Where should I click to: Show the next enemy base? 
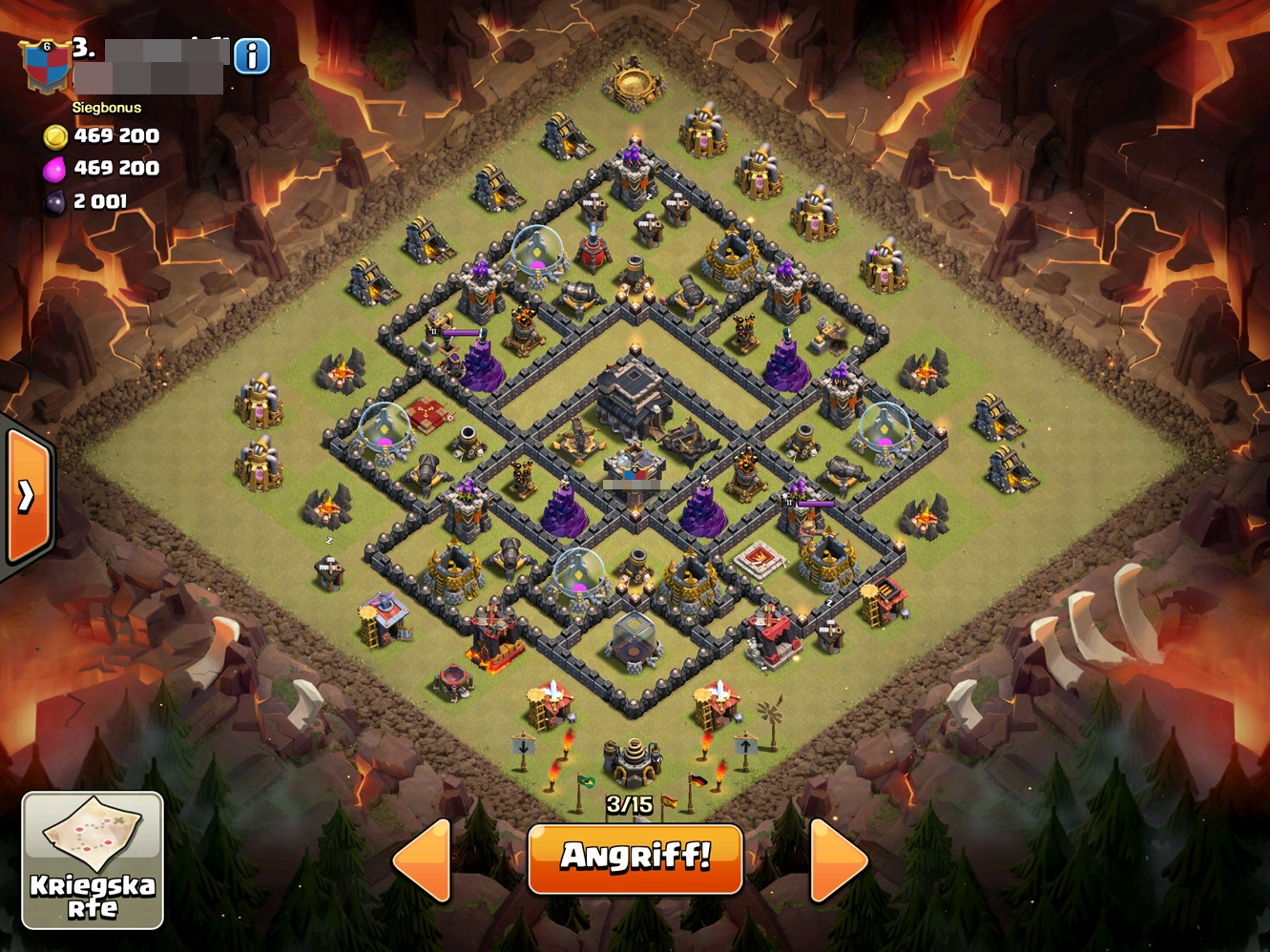click(837, 859)
